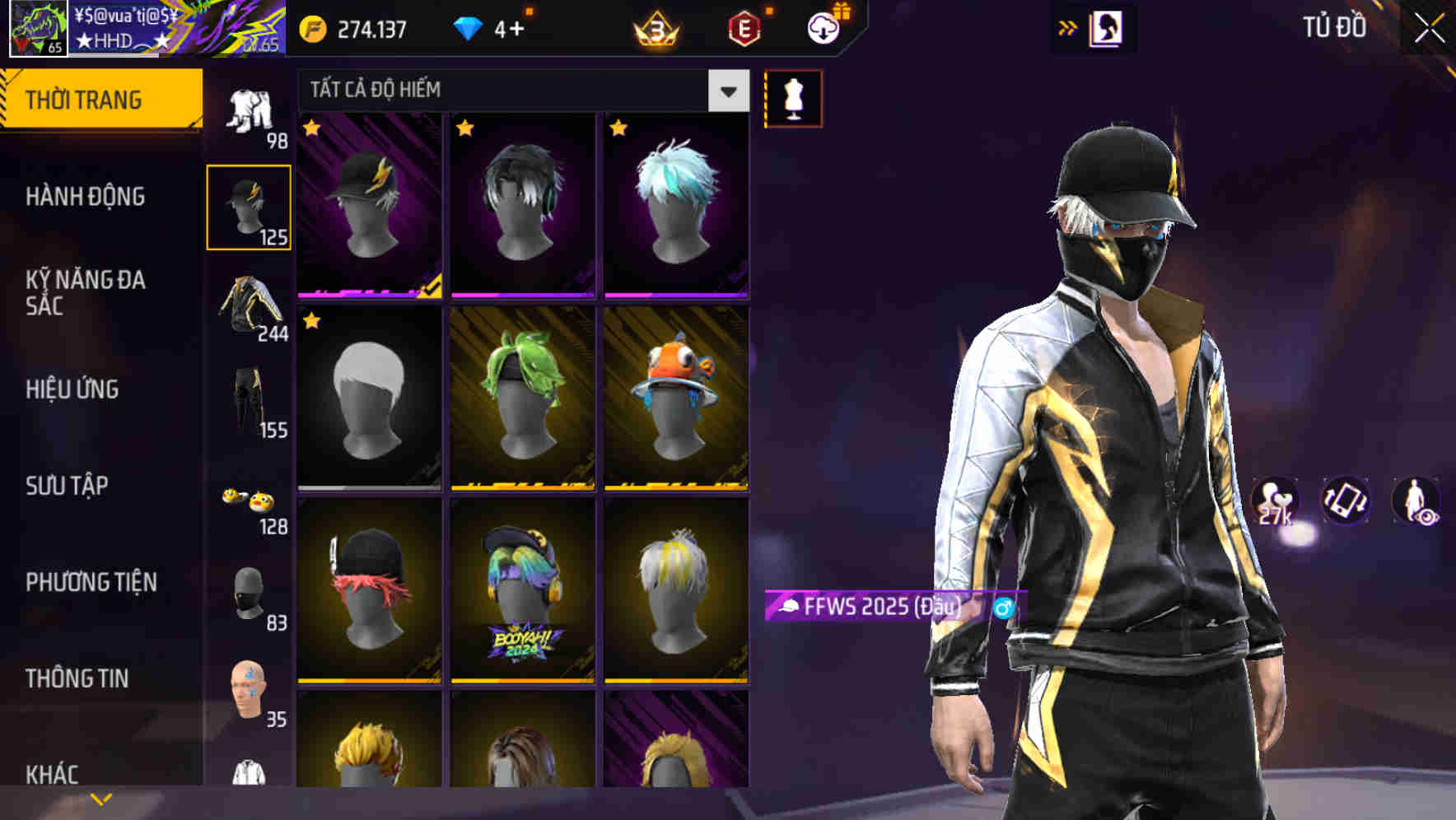Switch to the HÀNH ĐỘNG tab
This screenshot has height=820, width=1456.
[x=85, y=197]
